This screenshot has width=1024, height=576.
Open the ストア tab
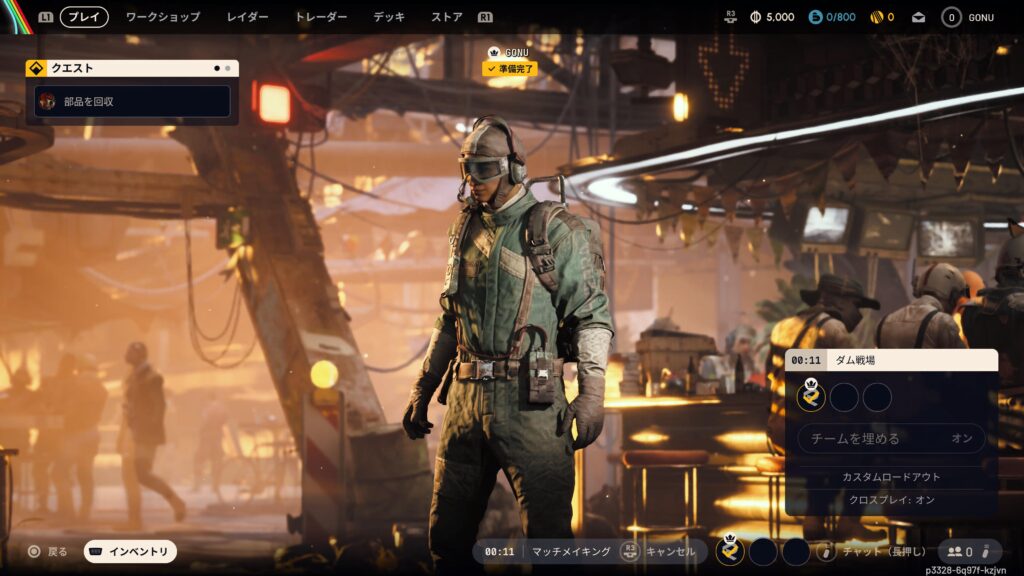pyautogui.click(x=447, y=17)
